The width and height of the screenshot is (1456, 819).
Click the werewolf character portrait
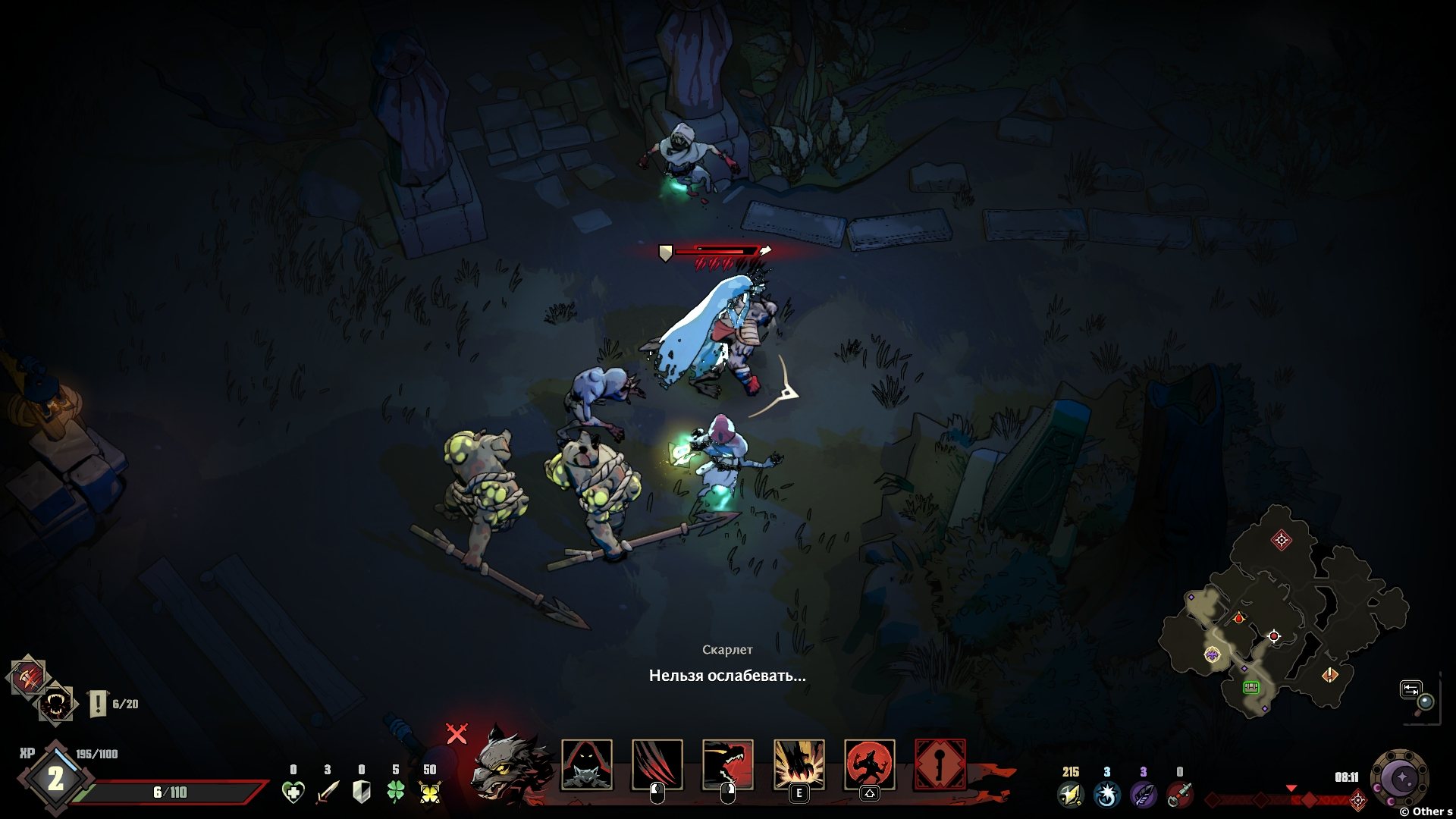click(x=507, y=767)
